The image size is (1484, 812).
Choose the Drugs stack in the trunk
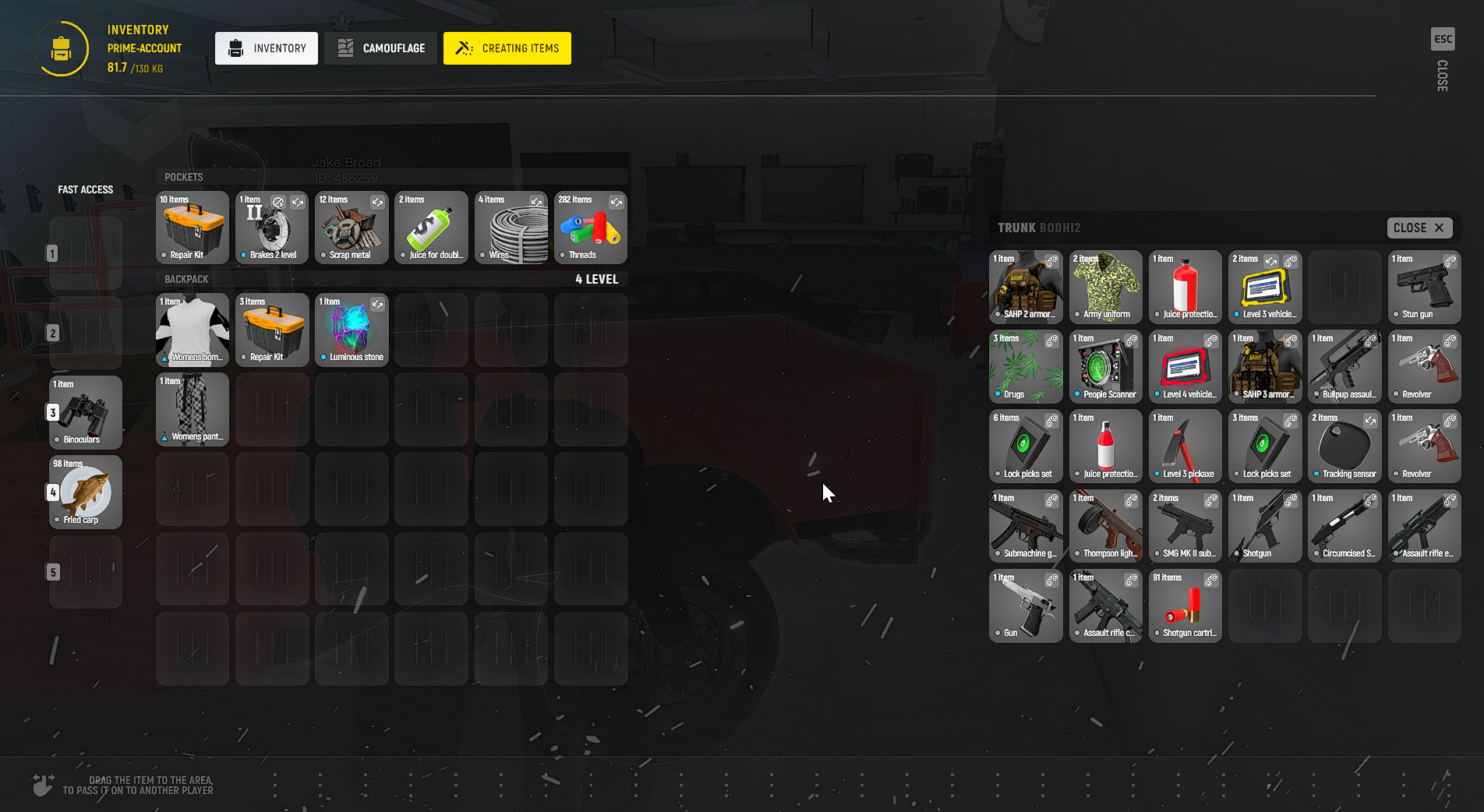tap(1026, 367)
